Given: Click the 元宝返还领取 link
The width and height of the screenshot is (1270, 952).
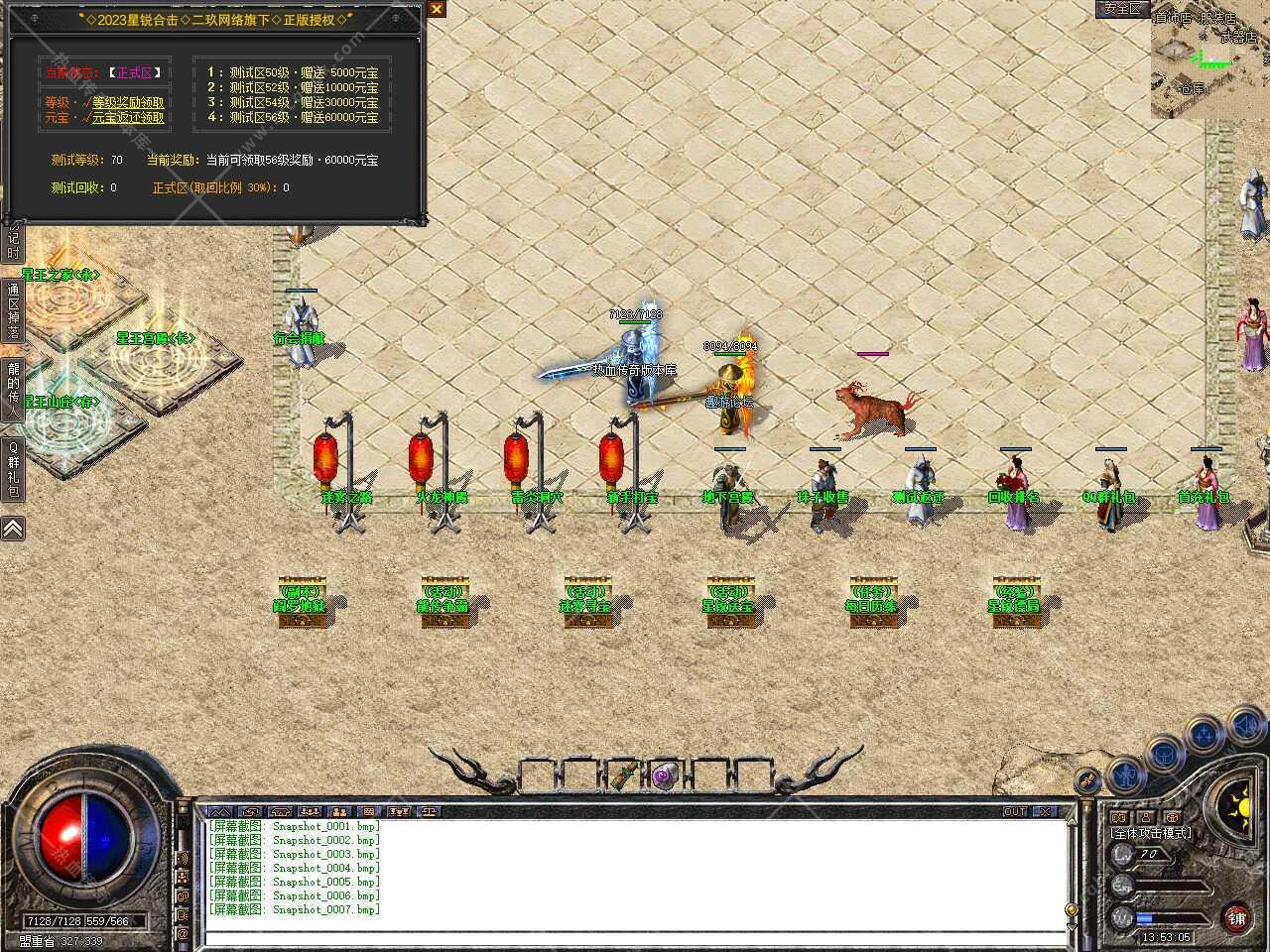Looking at the screenshot, I should click(130, 116).
